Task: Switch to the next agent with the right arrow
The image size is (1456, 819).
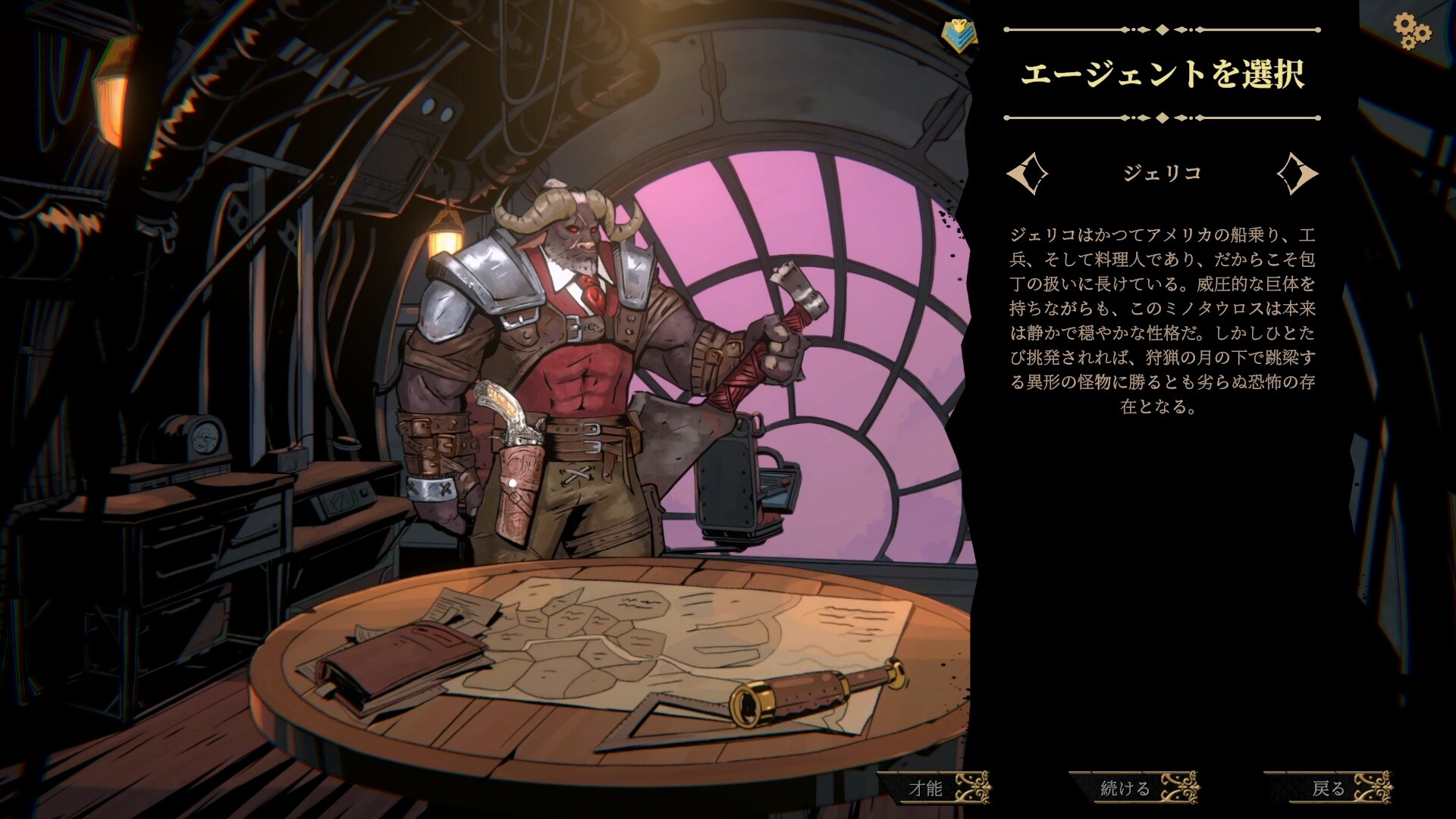Action: (1298, 174)
